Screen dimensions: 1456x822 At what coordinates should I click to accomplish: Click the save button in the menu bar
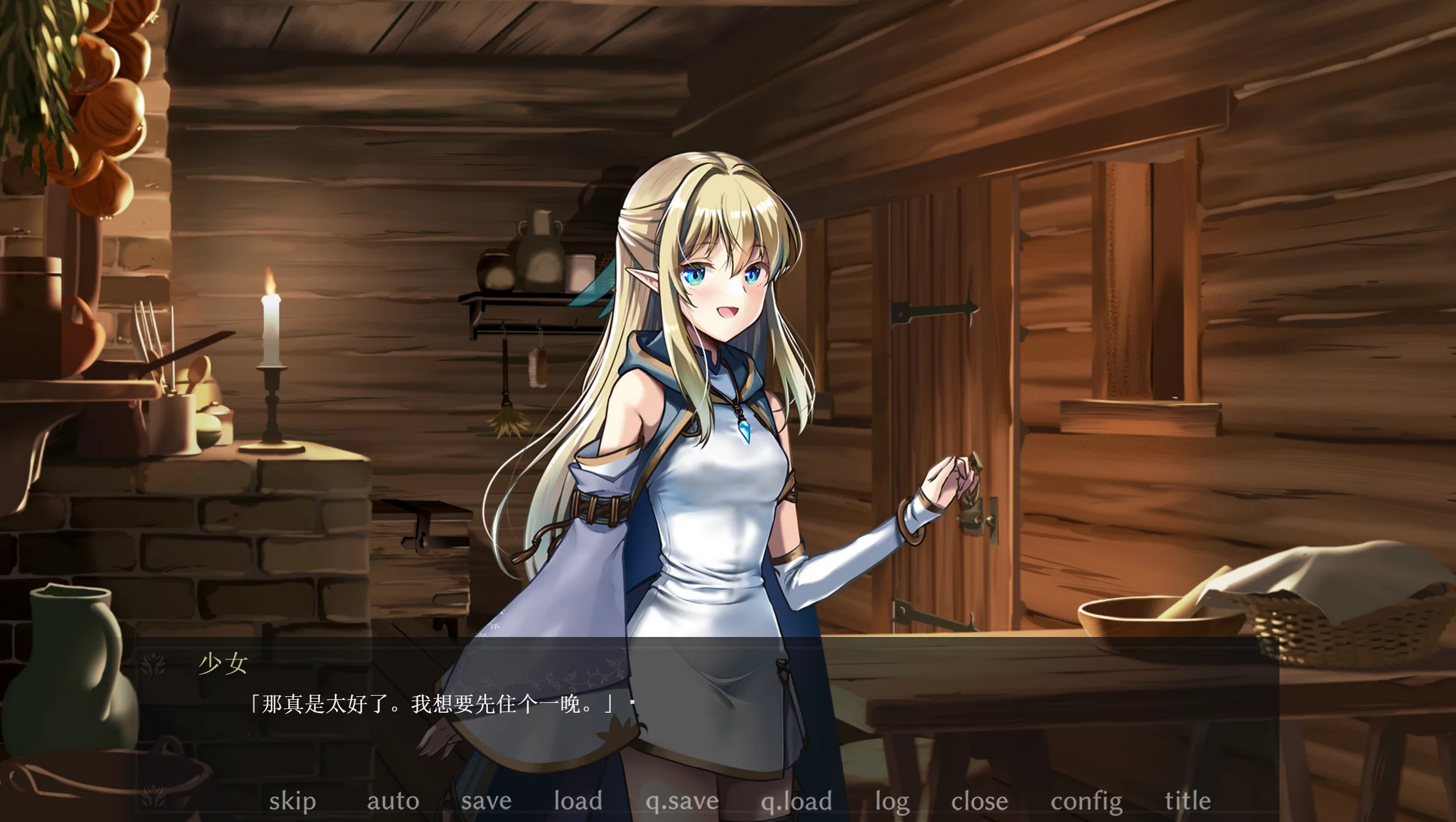487,801
